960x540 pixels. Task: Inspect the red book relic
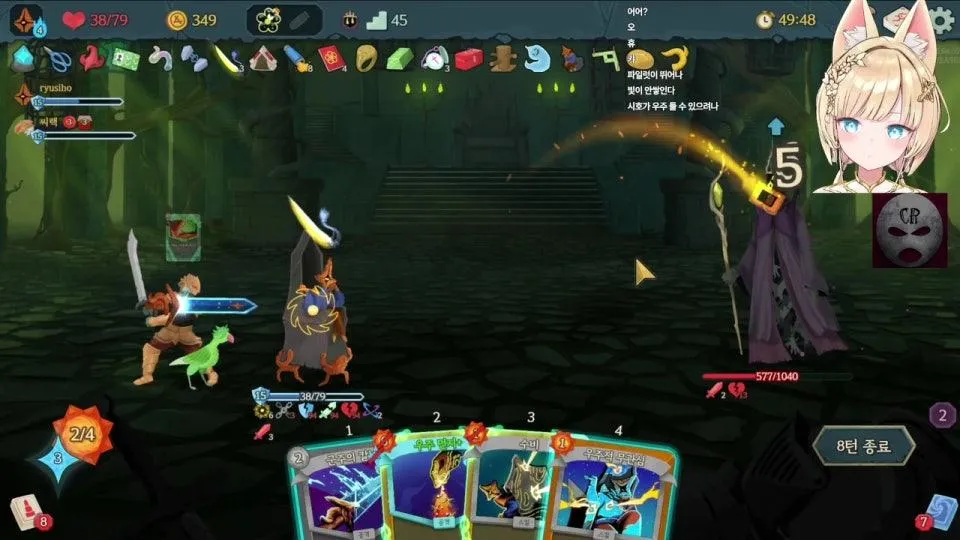click(x=329, y=58)
